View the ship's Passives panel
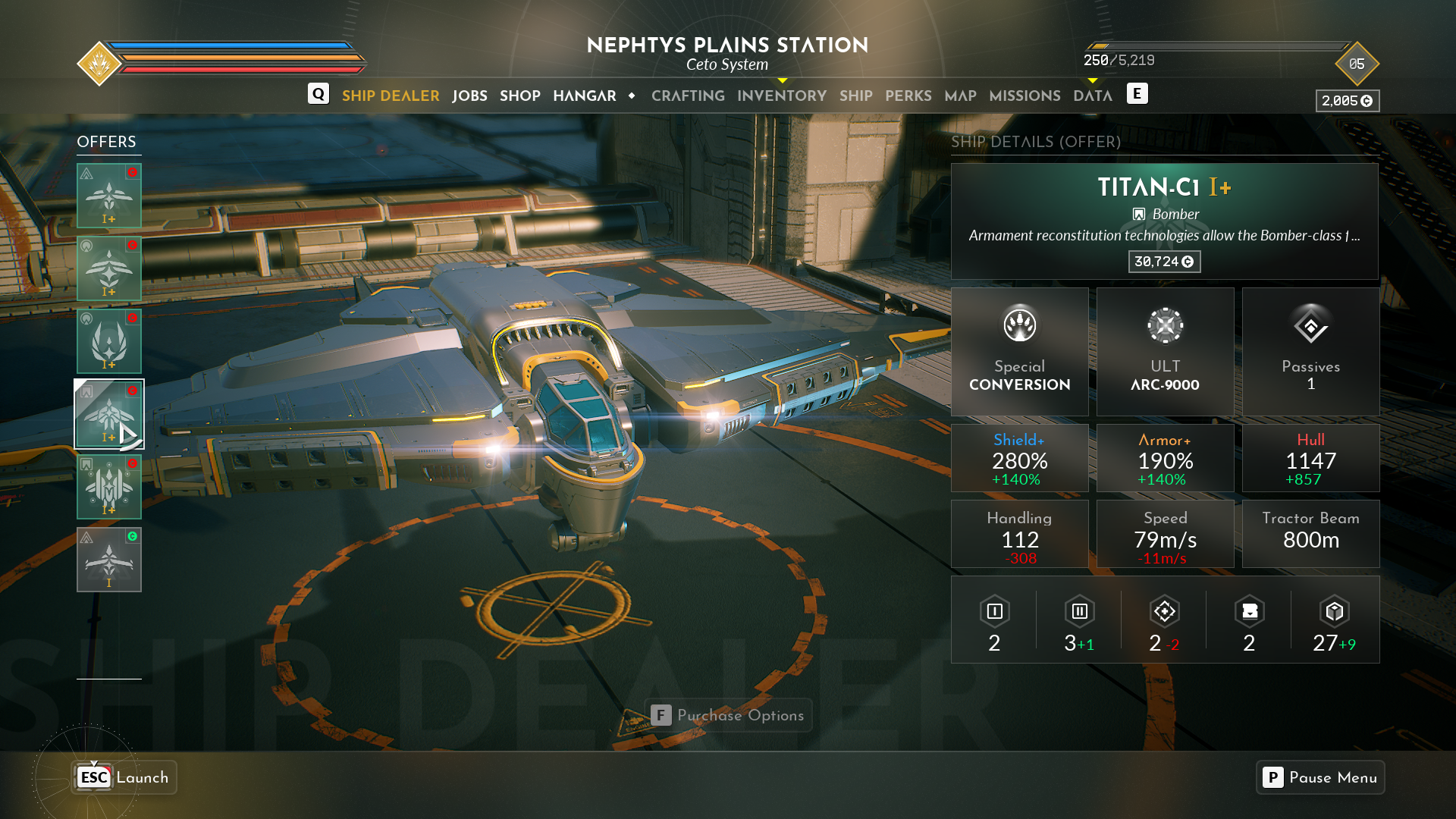1456x819 pixels. tap(1310, 351)
